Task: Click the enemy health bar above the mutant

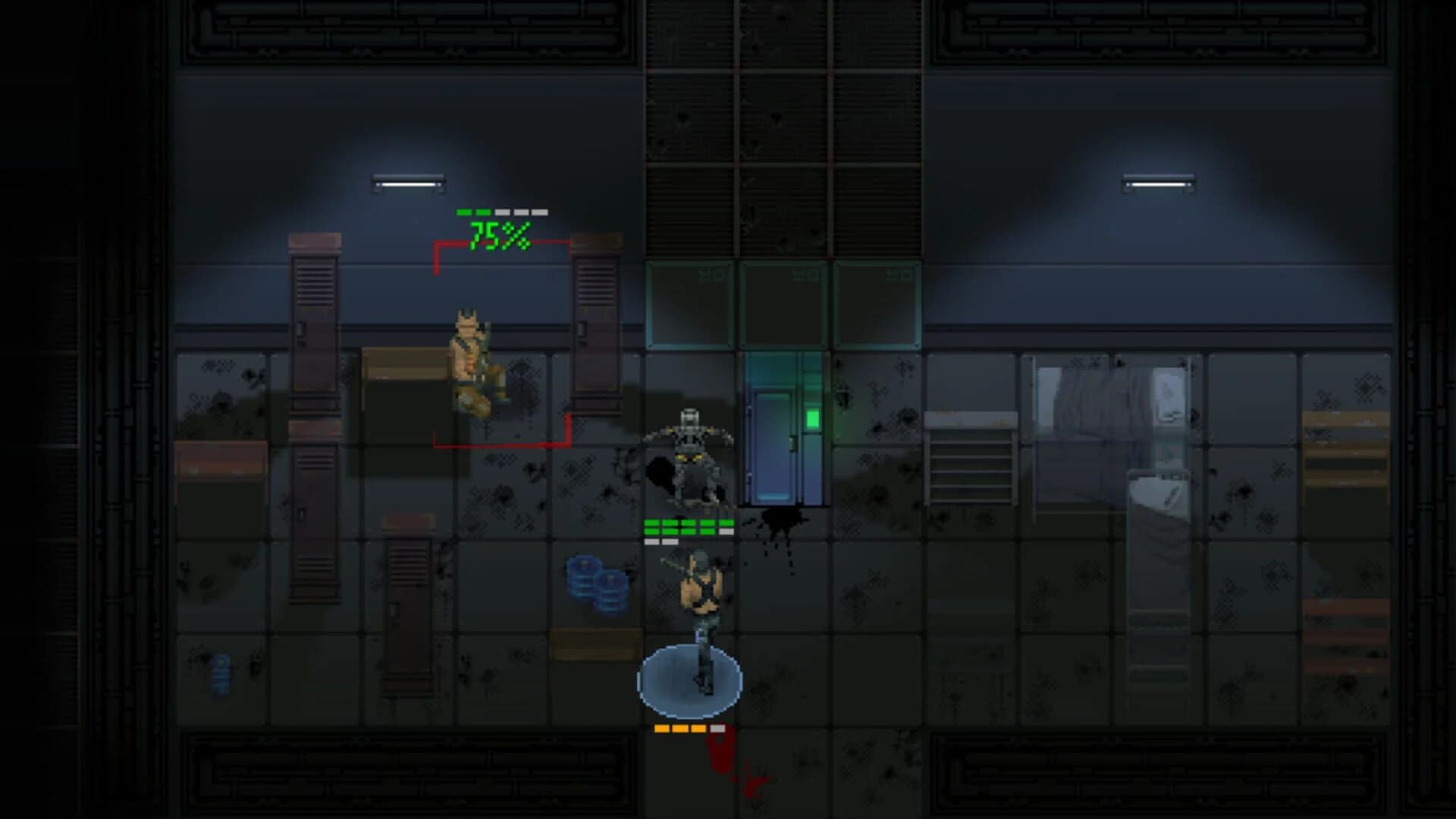Action: [x=500, y=212]
